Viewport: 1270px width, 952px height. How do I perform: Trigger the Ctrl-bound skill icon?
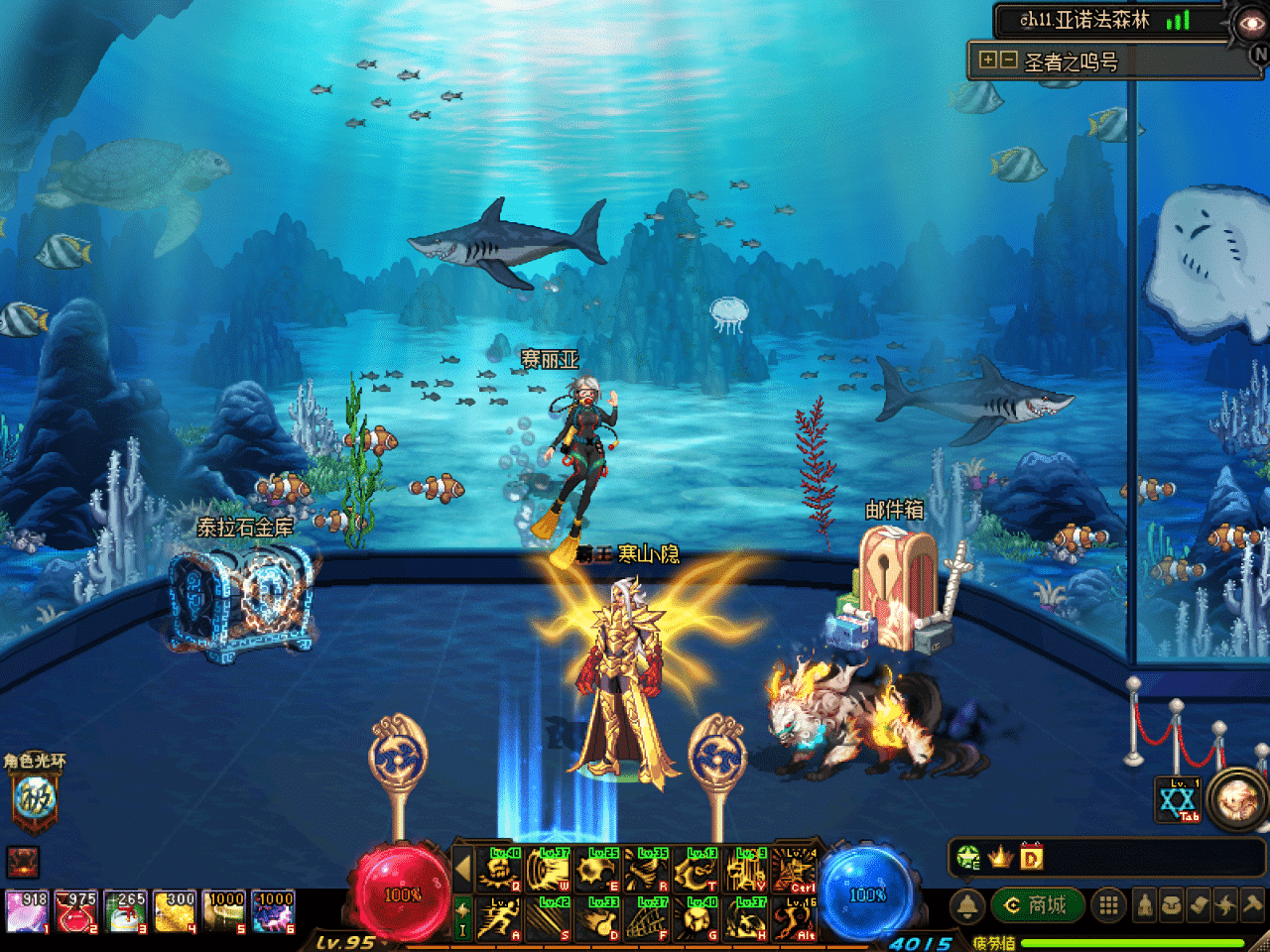click(x=794, y=870)
